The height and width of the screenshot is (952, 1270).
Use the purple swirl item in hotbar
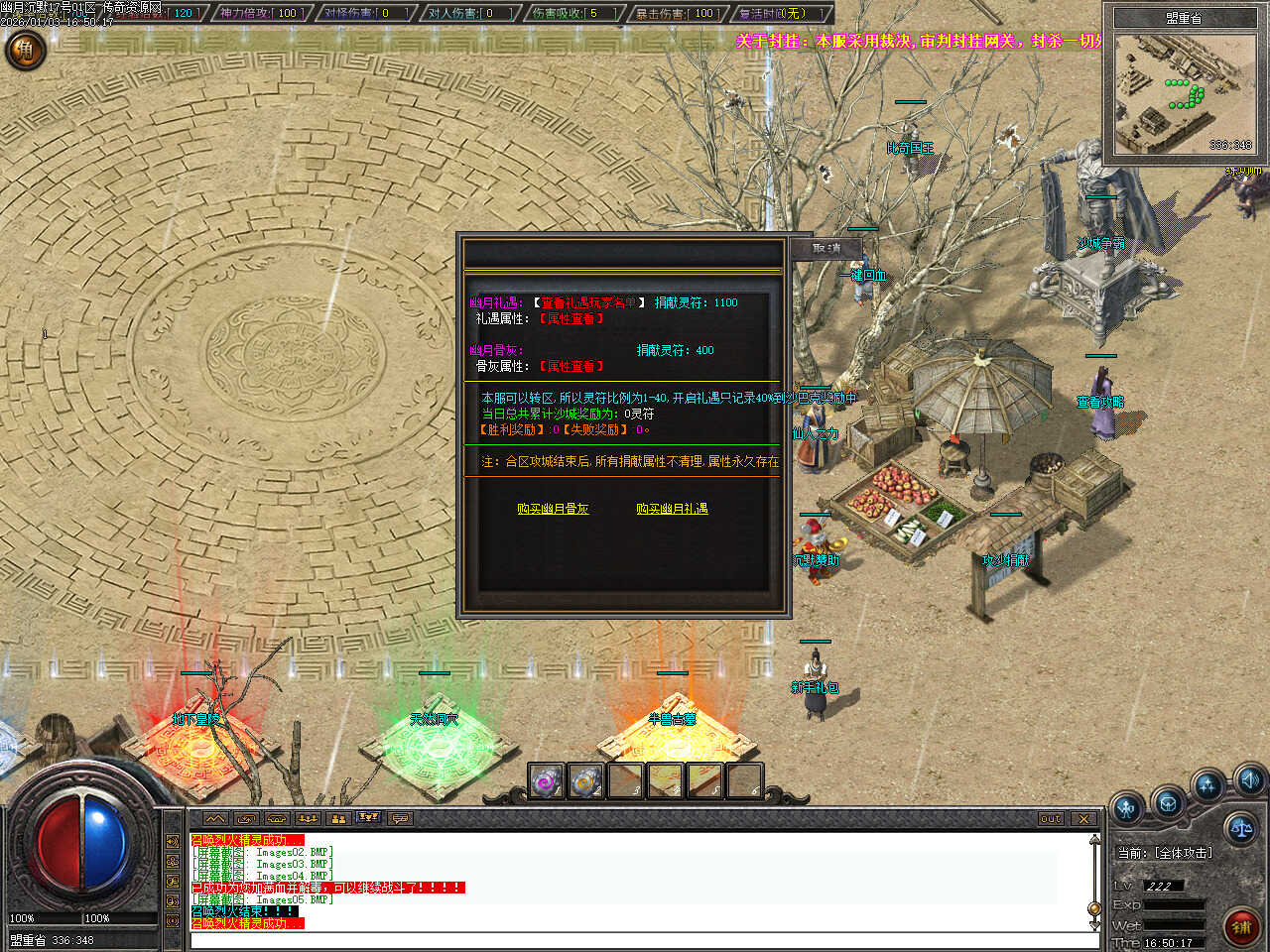pos(546,781)
